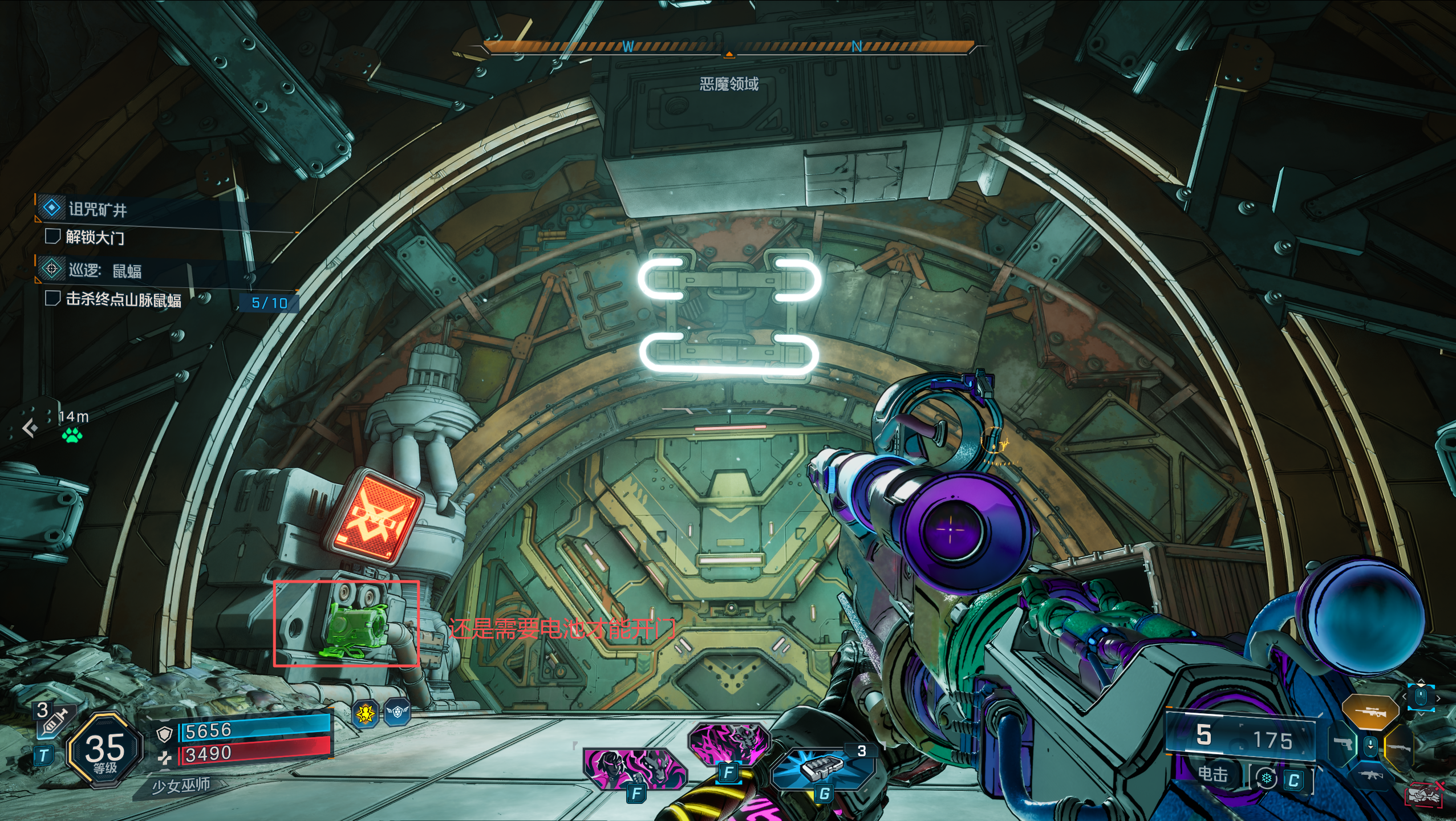This screenshot has width=1456, height=821.
Task: Switch to the pistol weapon slot
Action: coord(1343,744)
